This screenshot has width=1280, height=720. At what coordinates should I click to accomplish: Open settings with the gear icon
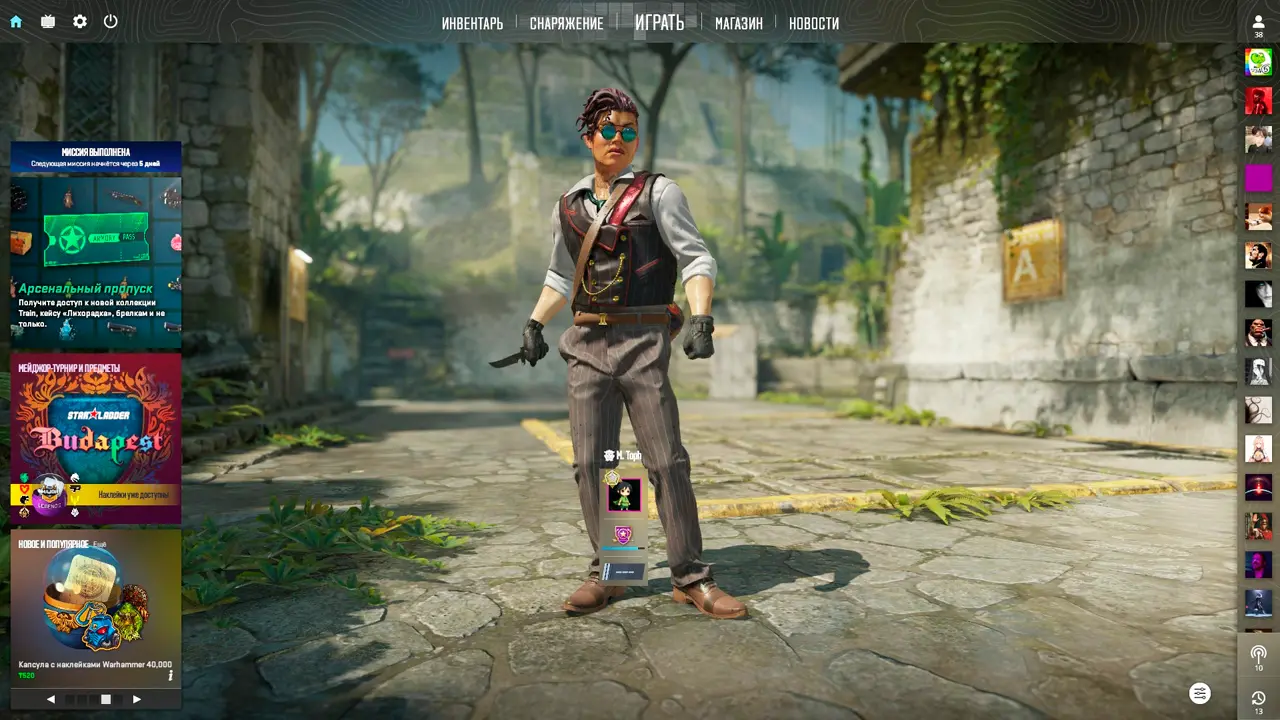[80, 21]
